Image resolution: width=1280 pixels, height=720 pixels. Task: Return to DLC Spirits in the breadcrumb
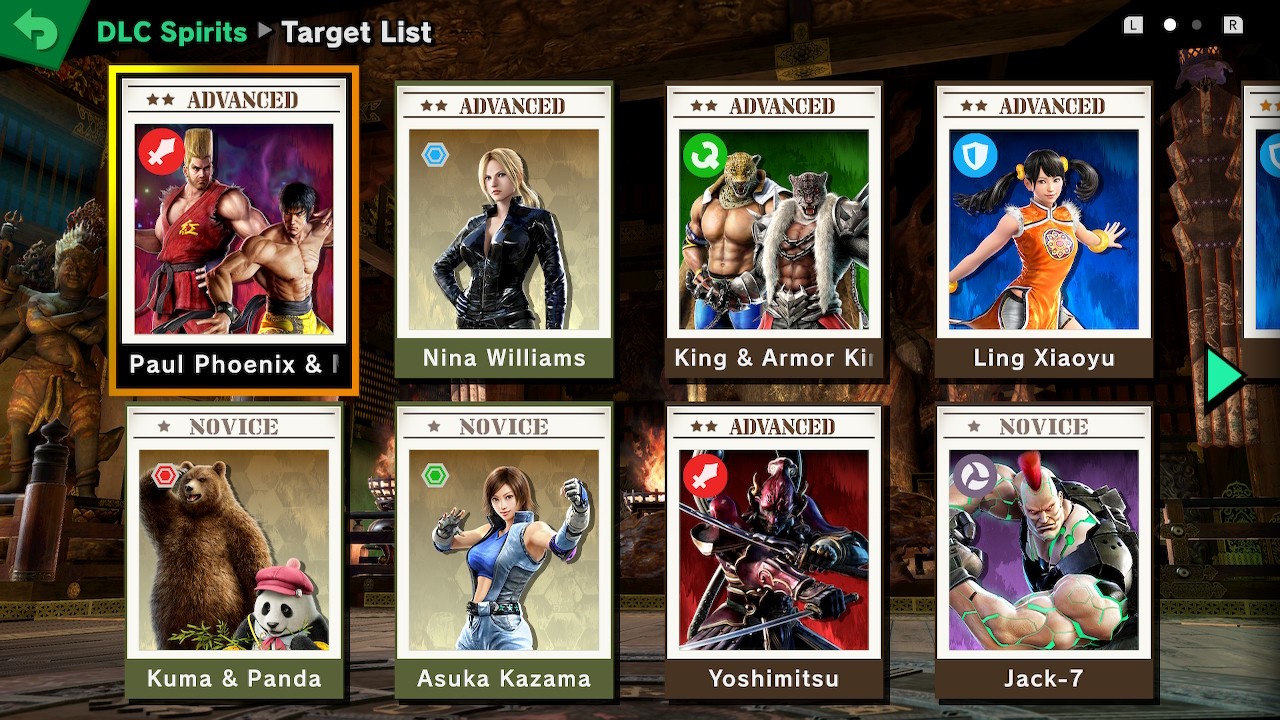[171, 32]
